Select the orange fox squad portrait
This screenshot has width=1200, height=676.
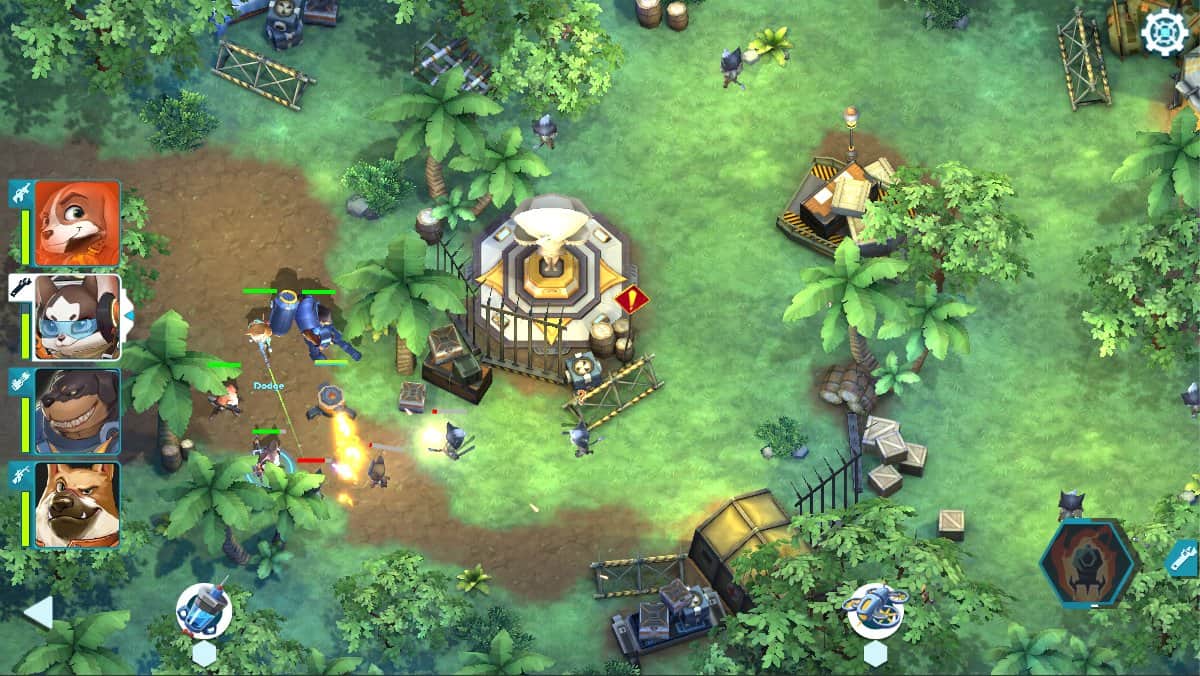77,223
